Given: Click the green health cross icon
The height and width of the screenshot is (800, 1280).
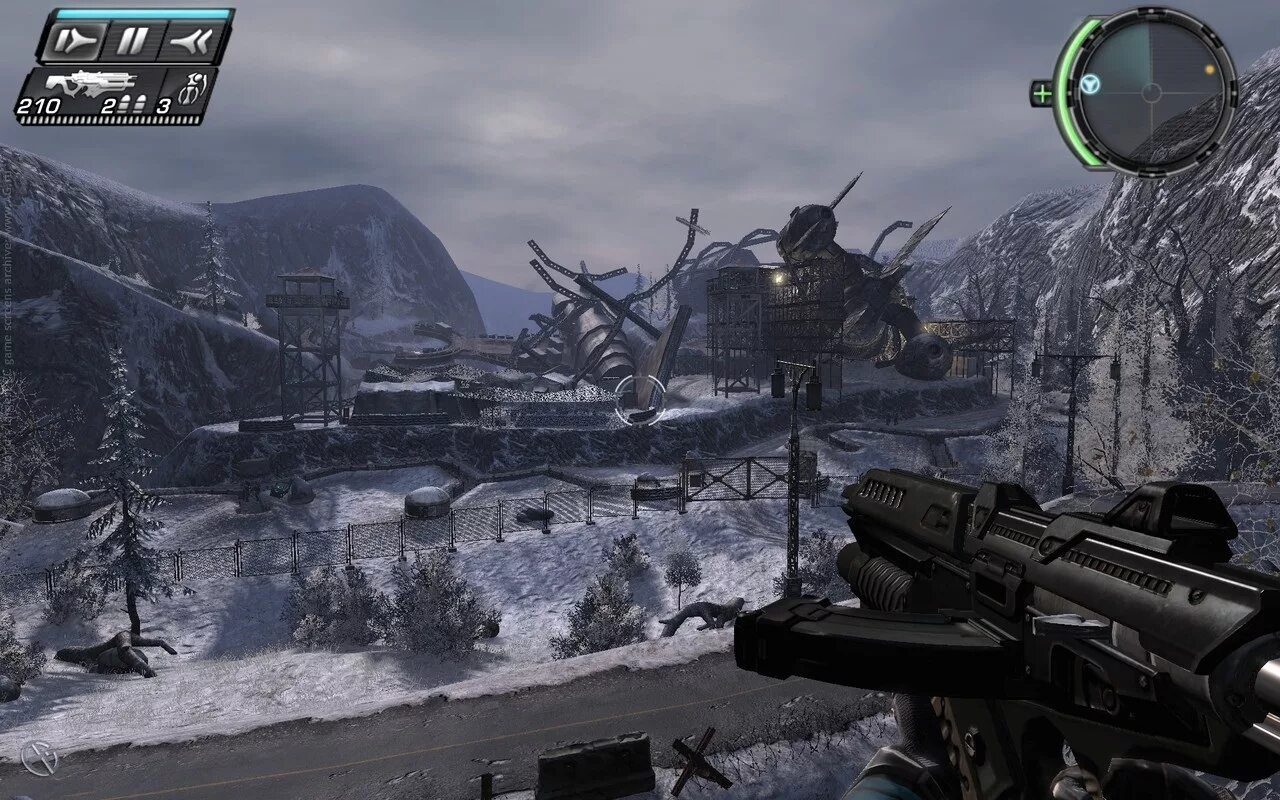Looking at the screenshot, I should pyautogui.click(x=1042, y=94).
